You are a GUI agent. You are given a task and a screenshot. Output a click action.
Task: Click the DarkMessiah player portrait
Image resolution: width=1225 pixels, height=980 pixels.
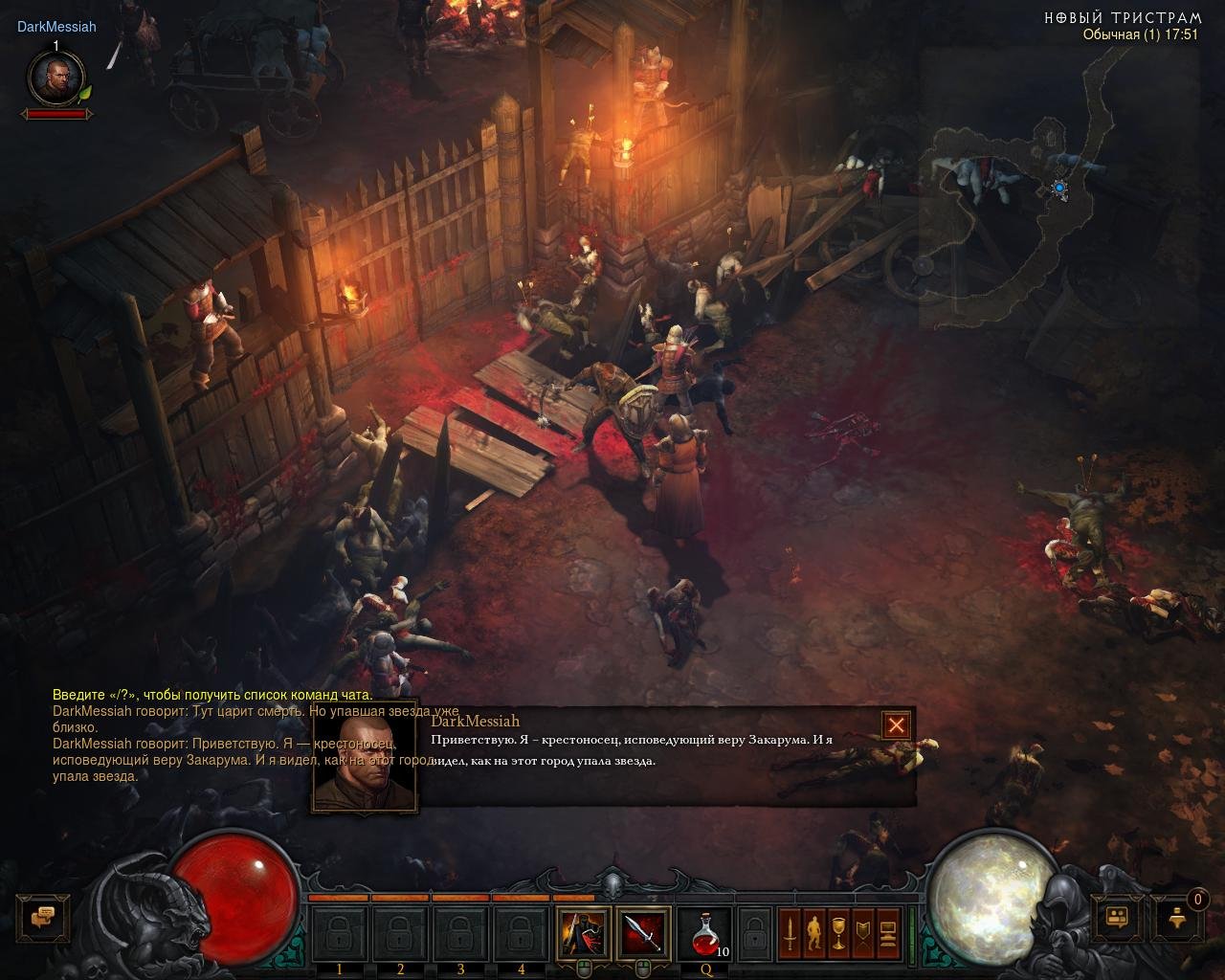click(56, 78)
